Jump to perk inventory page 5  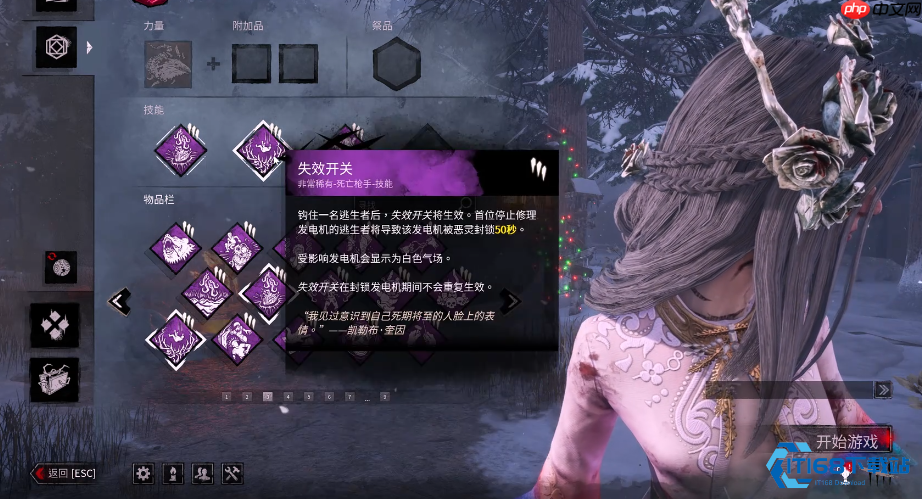pos(308,397)
